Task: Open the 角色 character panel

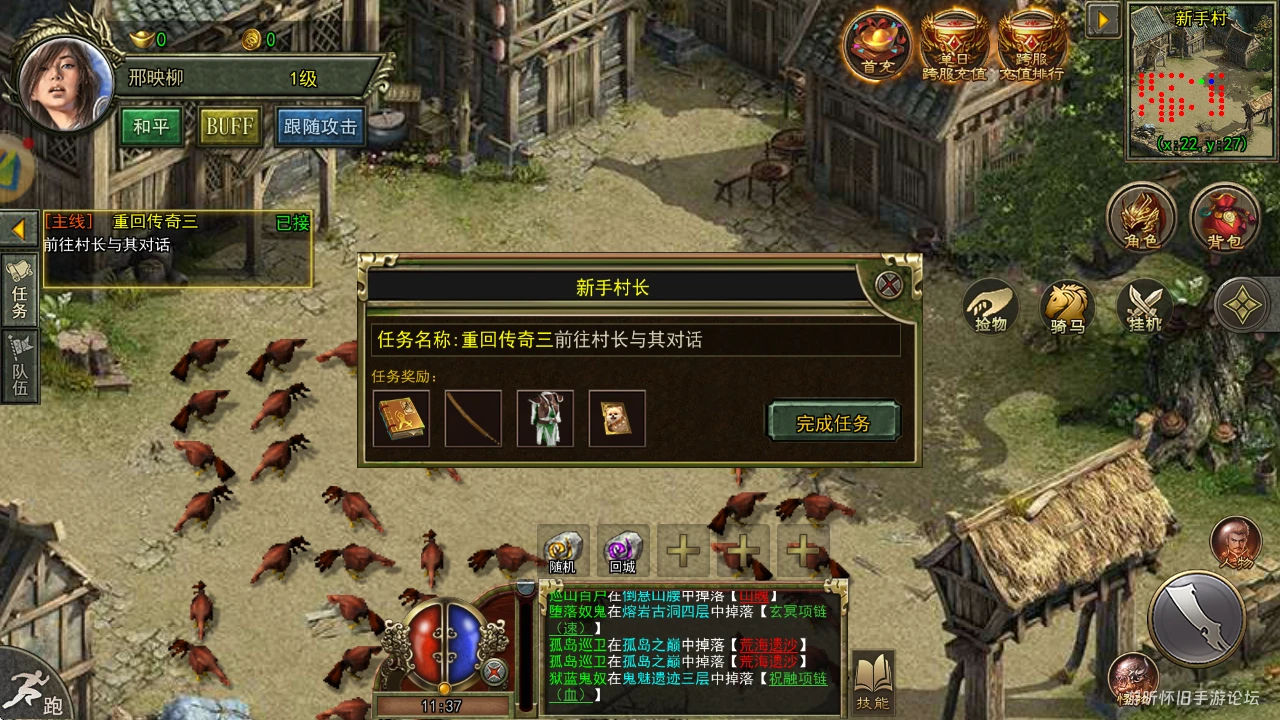Action: [x=1143, y=218]
